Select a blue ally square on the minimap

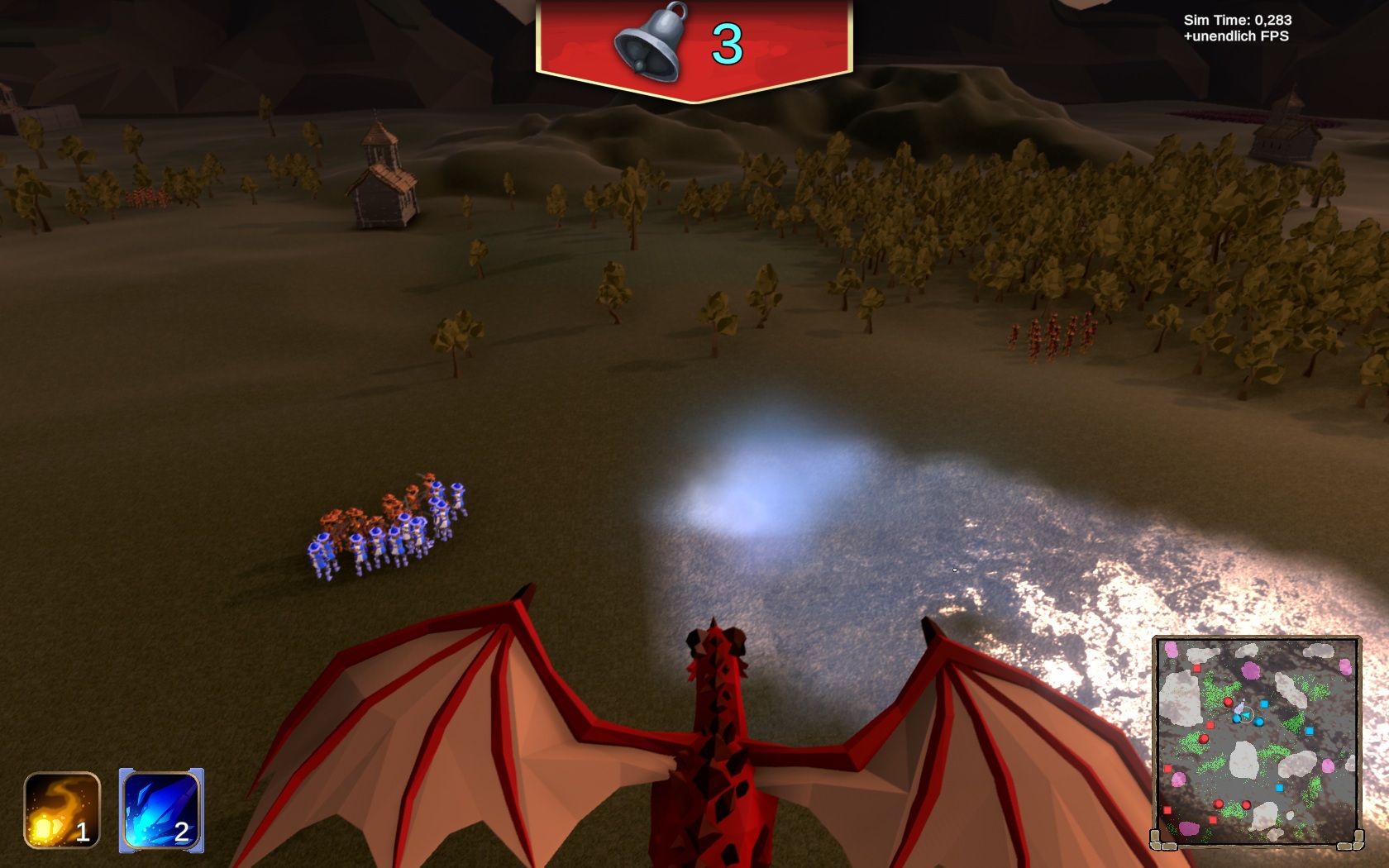[1264, 703]
